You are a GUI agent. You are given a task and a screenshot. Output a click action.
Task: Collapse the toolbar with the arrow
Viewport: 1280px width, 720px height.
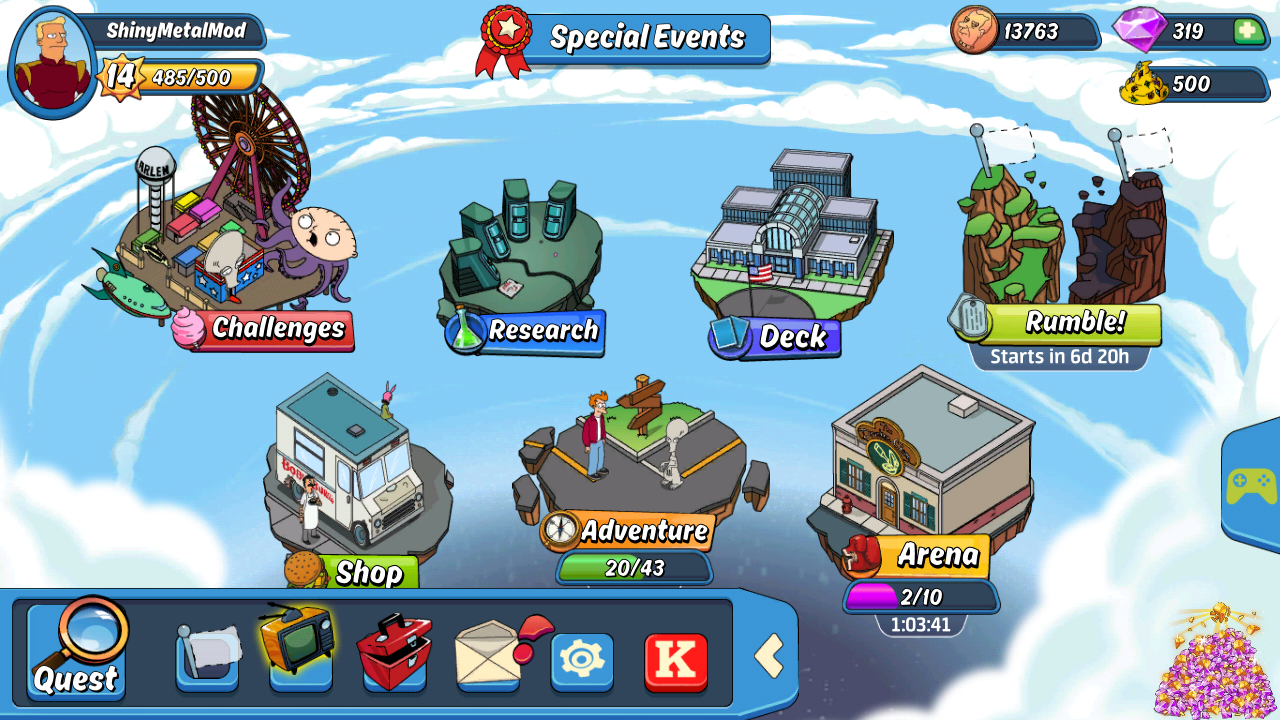tap(768, 656)
